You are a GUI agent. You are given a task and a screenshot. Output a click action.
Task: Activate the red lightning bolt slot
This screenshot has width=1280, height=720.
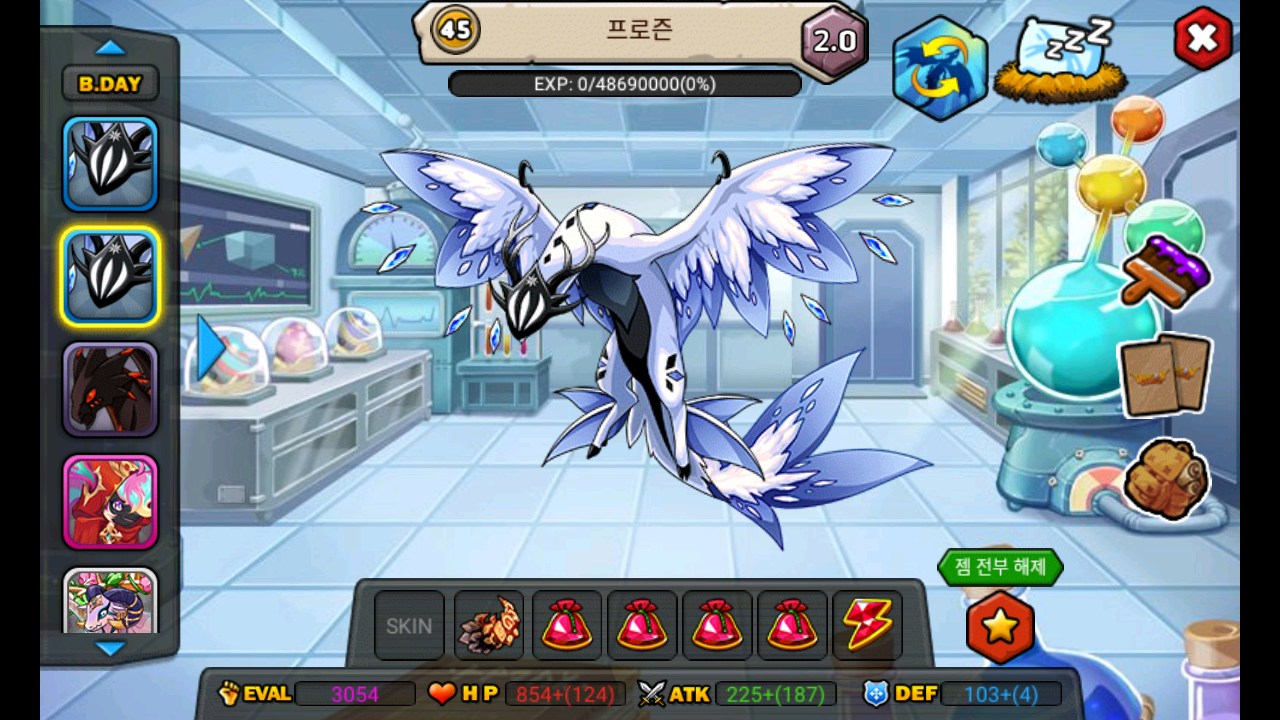click(867, 626)
